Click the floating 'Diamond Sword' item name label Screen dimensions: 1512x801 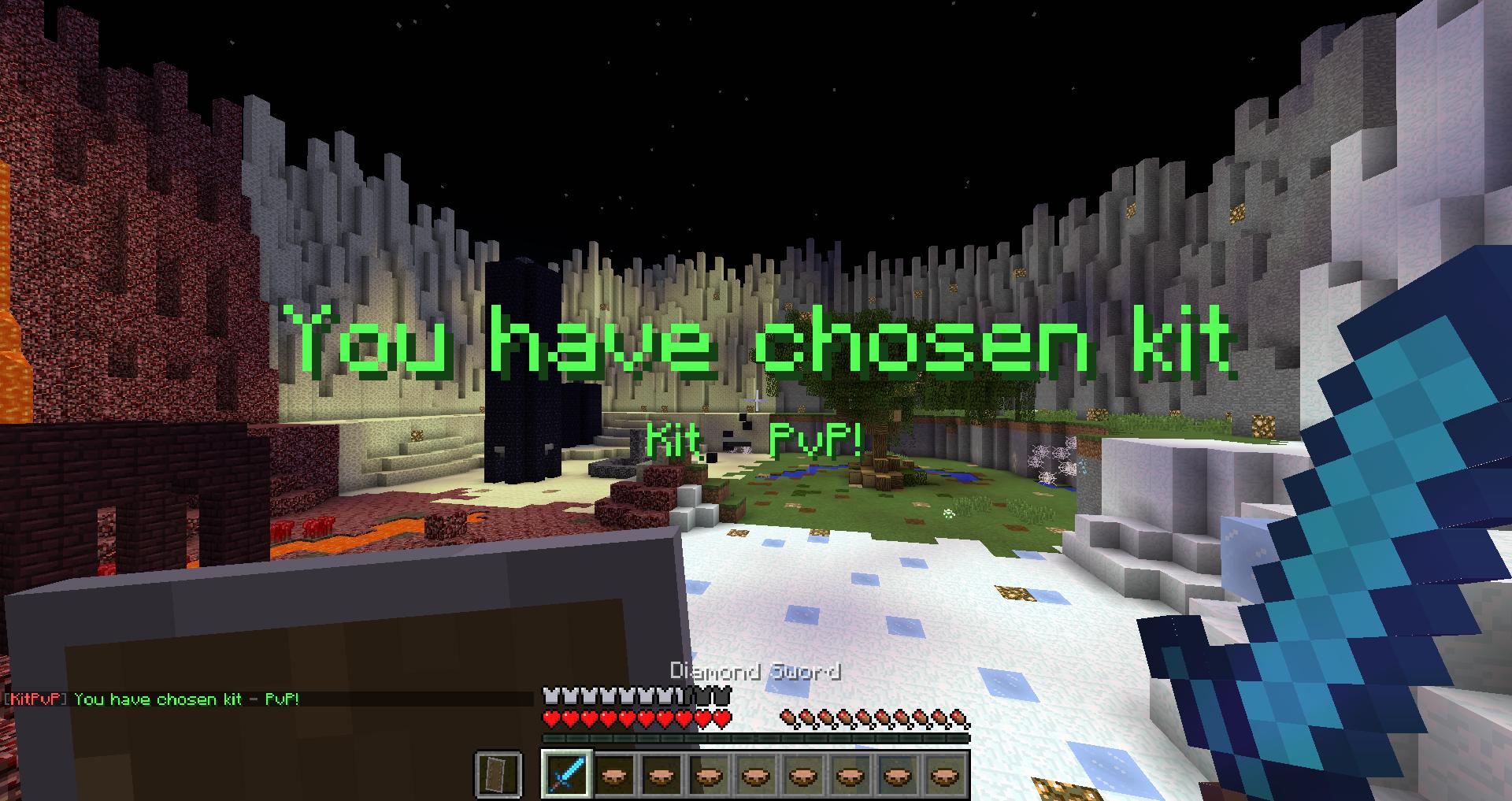(754, 673)
